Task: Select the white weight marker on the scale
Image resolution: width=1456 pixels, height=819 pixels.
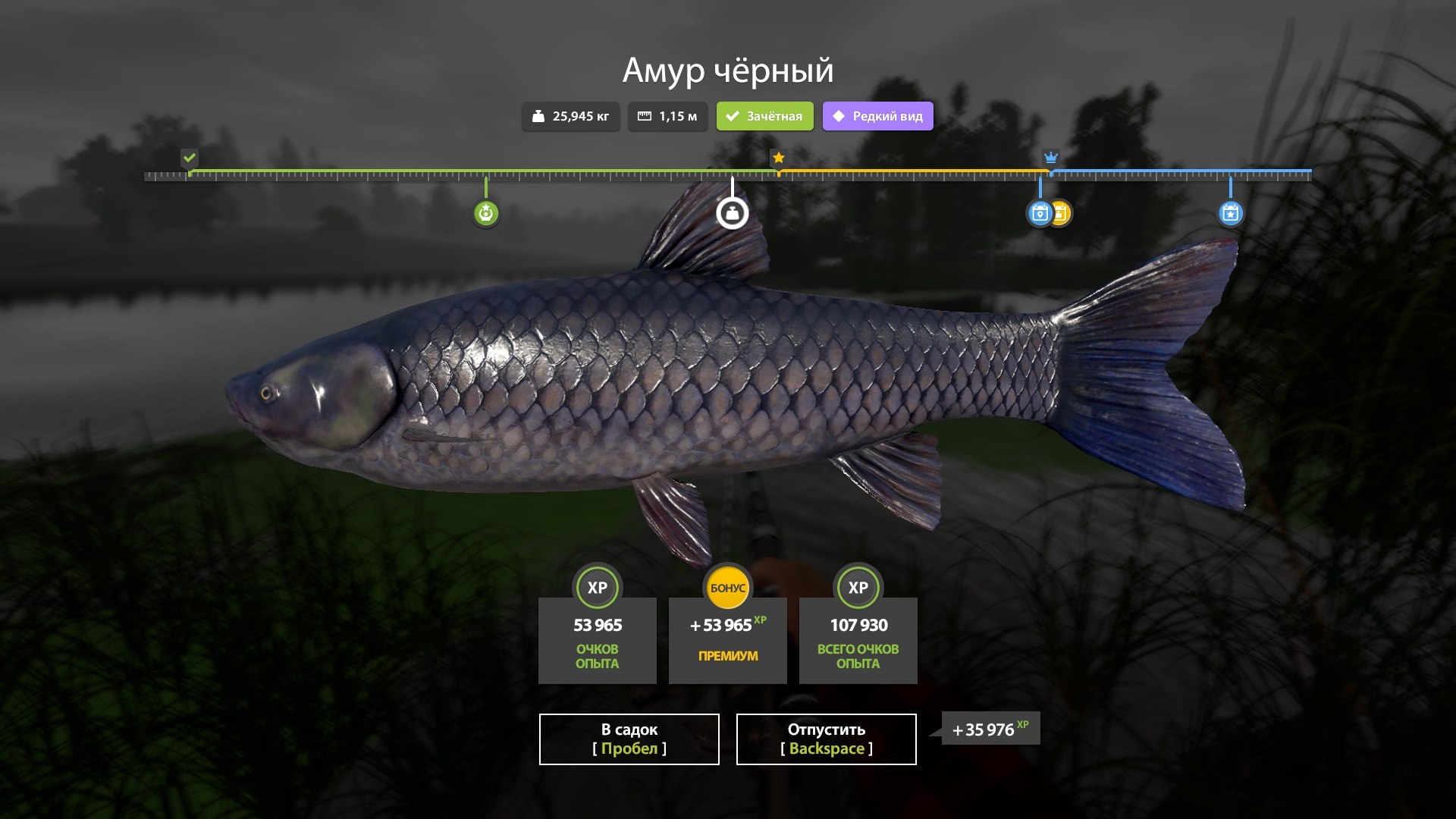Action: tap(733, 213)
